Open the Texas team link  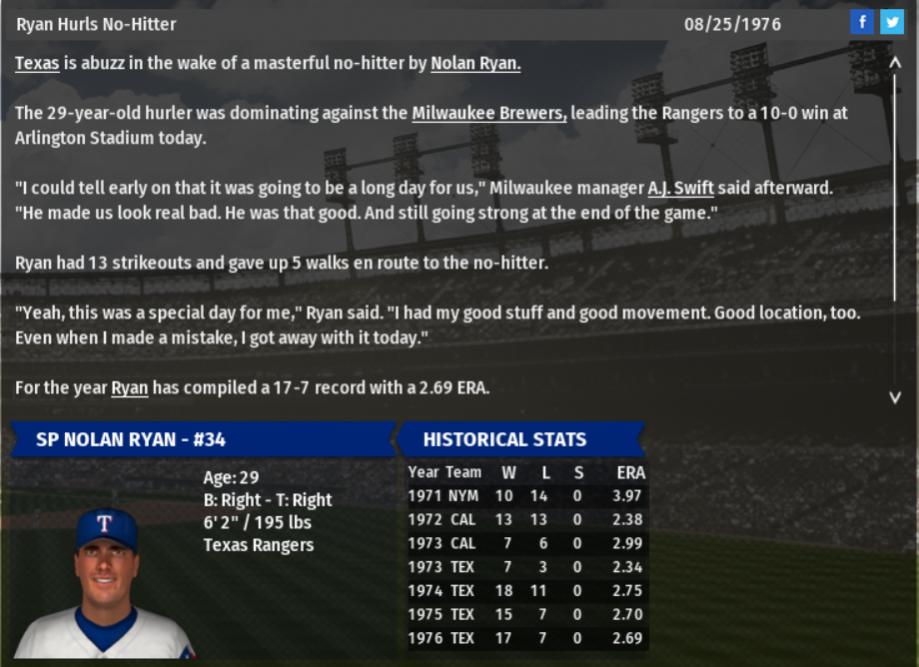coord(37,64)
